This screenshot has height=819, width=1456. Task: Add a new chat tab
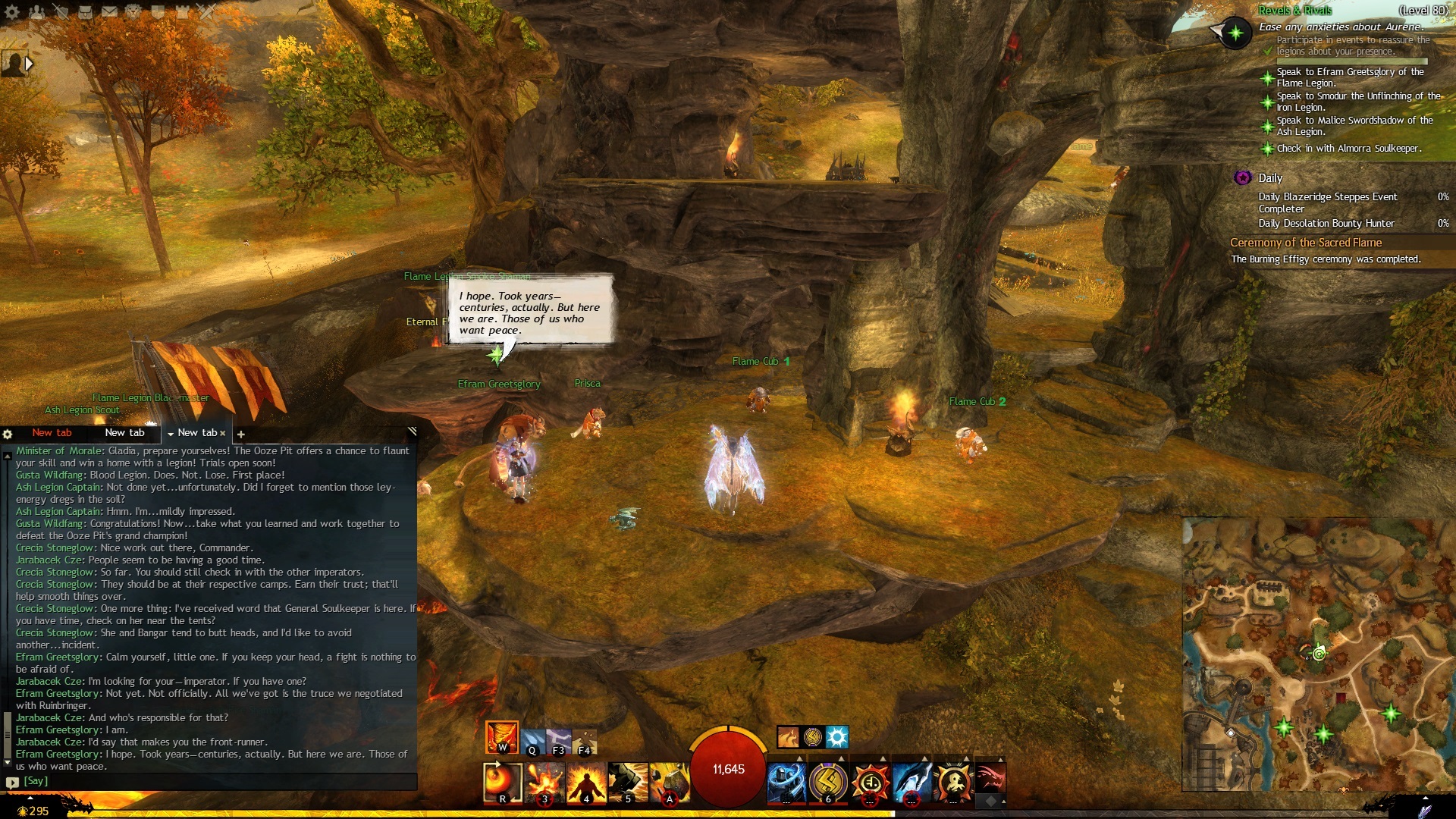point(241,434)
